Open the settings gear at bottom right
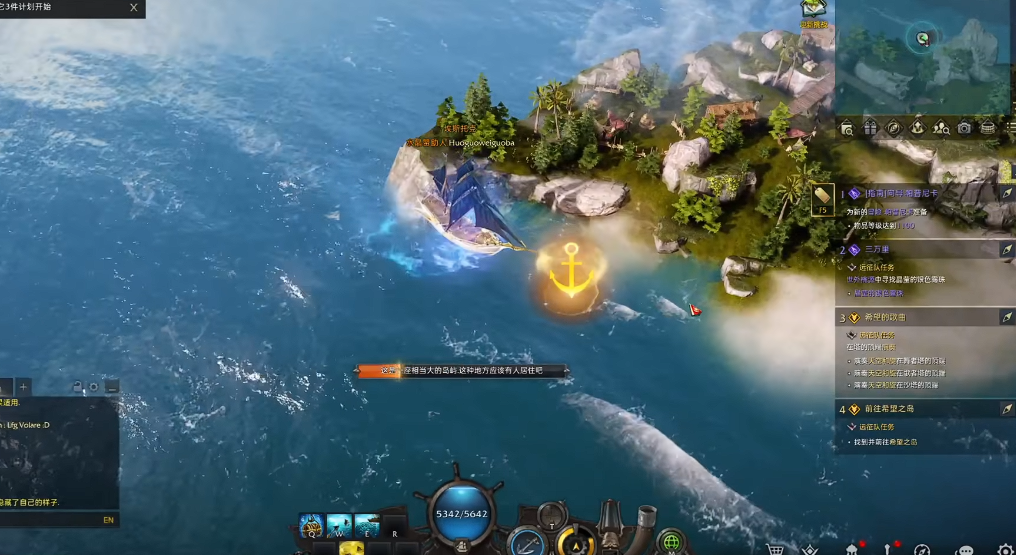Viewport: 1016px width, 555px height. pos(1005,549)
